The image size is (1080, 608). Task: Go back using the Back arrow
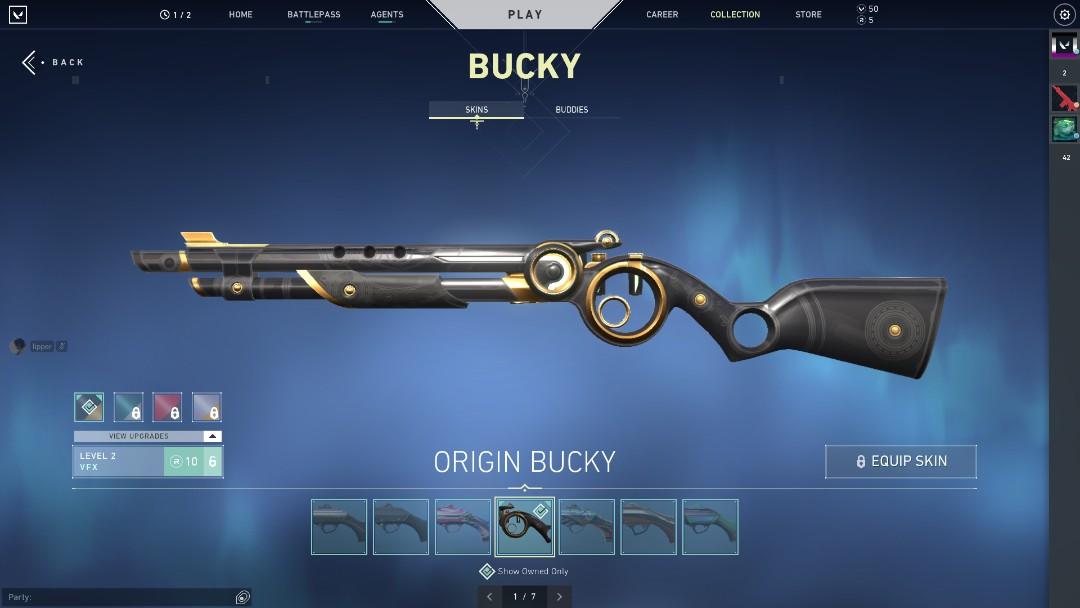click(x=53, y=62)
